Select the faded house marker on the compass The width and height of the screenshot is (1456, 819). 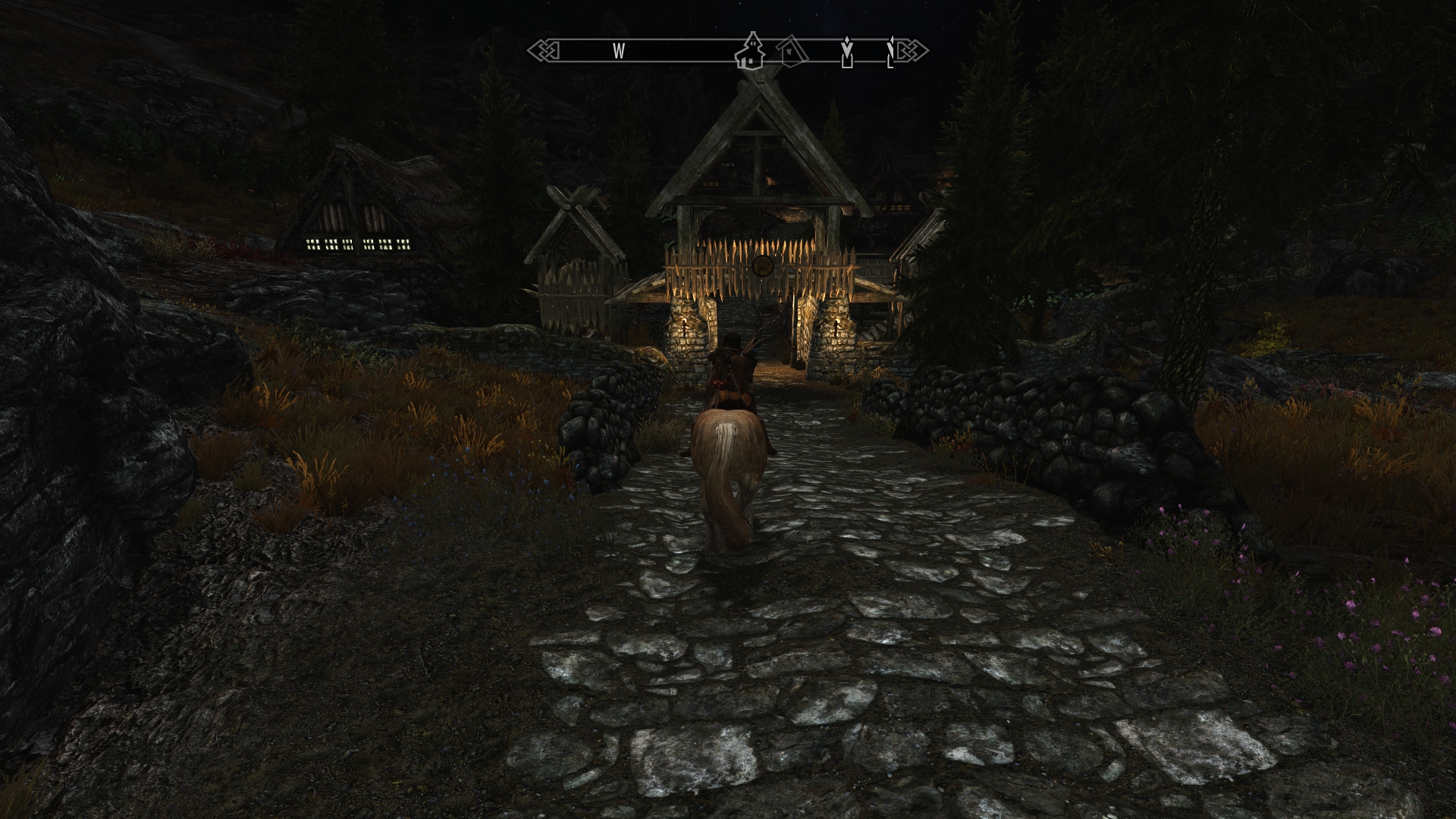(792, 51)
